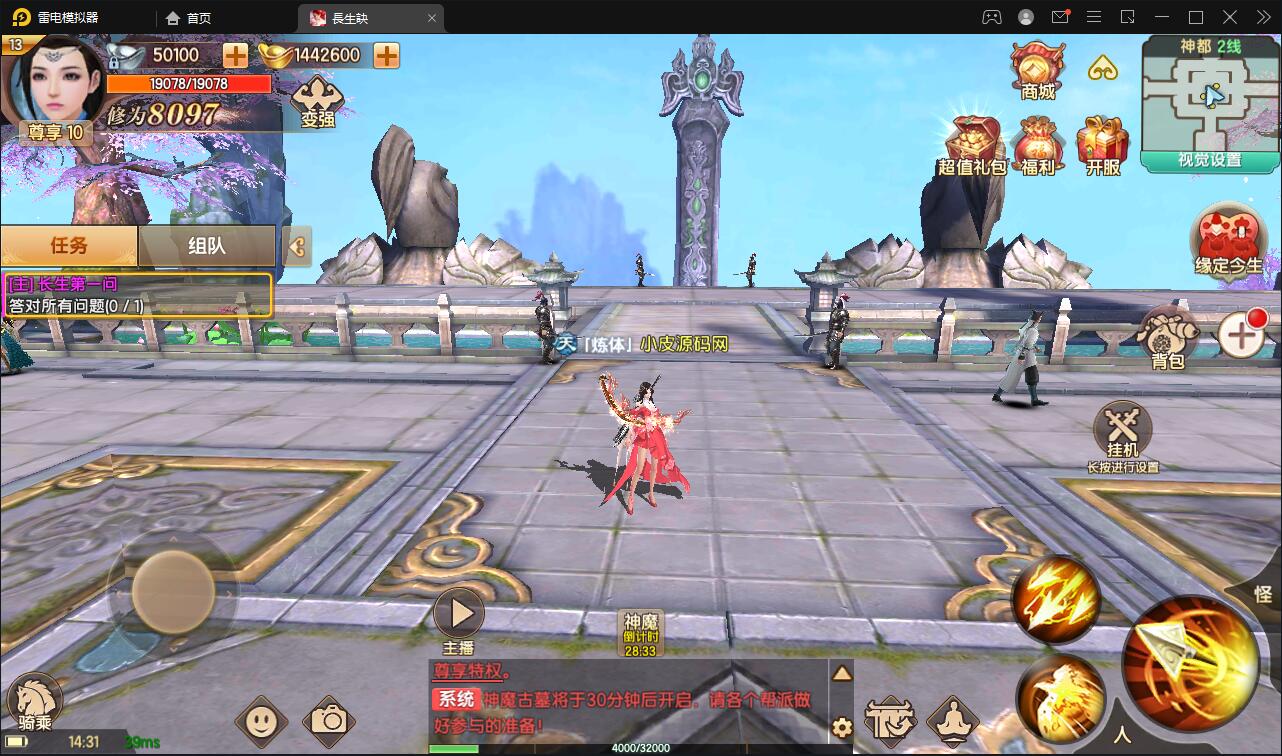The height and width of the screenshot is (756, 1282).
Task: Open the 开服 server launch gift
Action: [1102, 146]
